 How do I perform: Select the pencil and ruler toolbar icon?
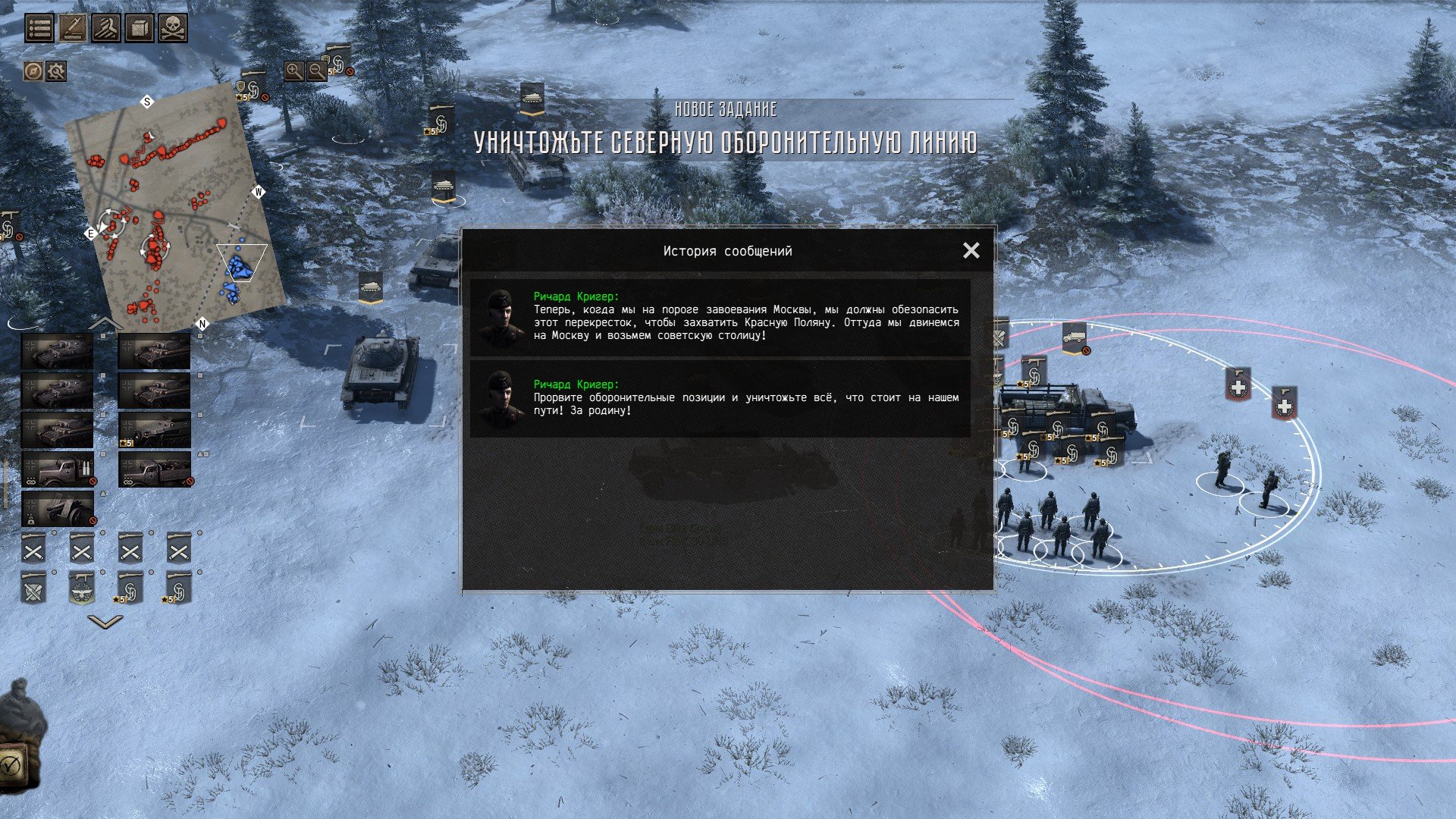tap(73, 28)
